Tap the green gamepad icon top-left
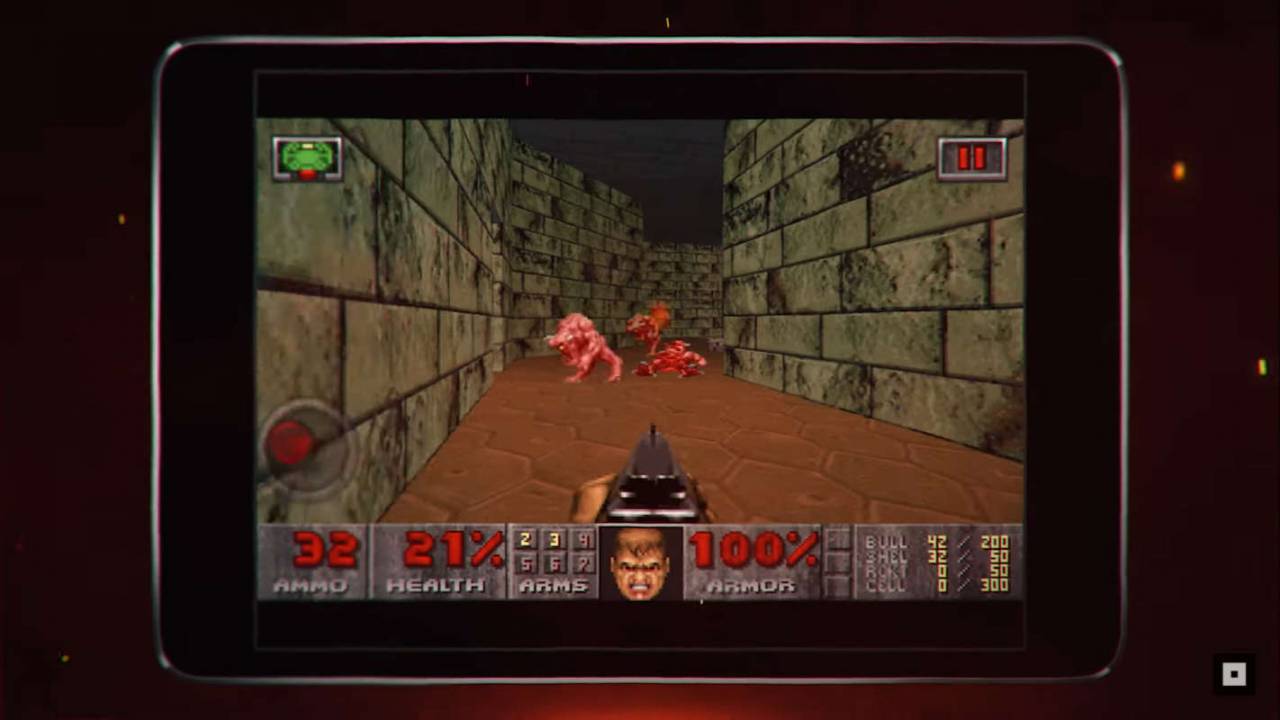 click(307, 158)
